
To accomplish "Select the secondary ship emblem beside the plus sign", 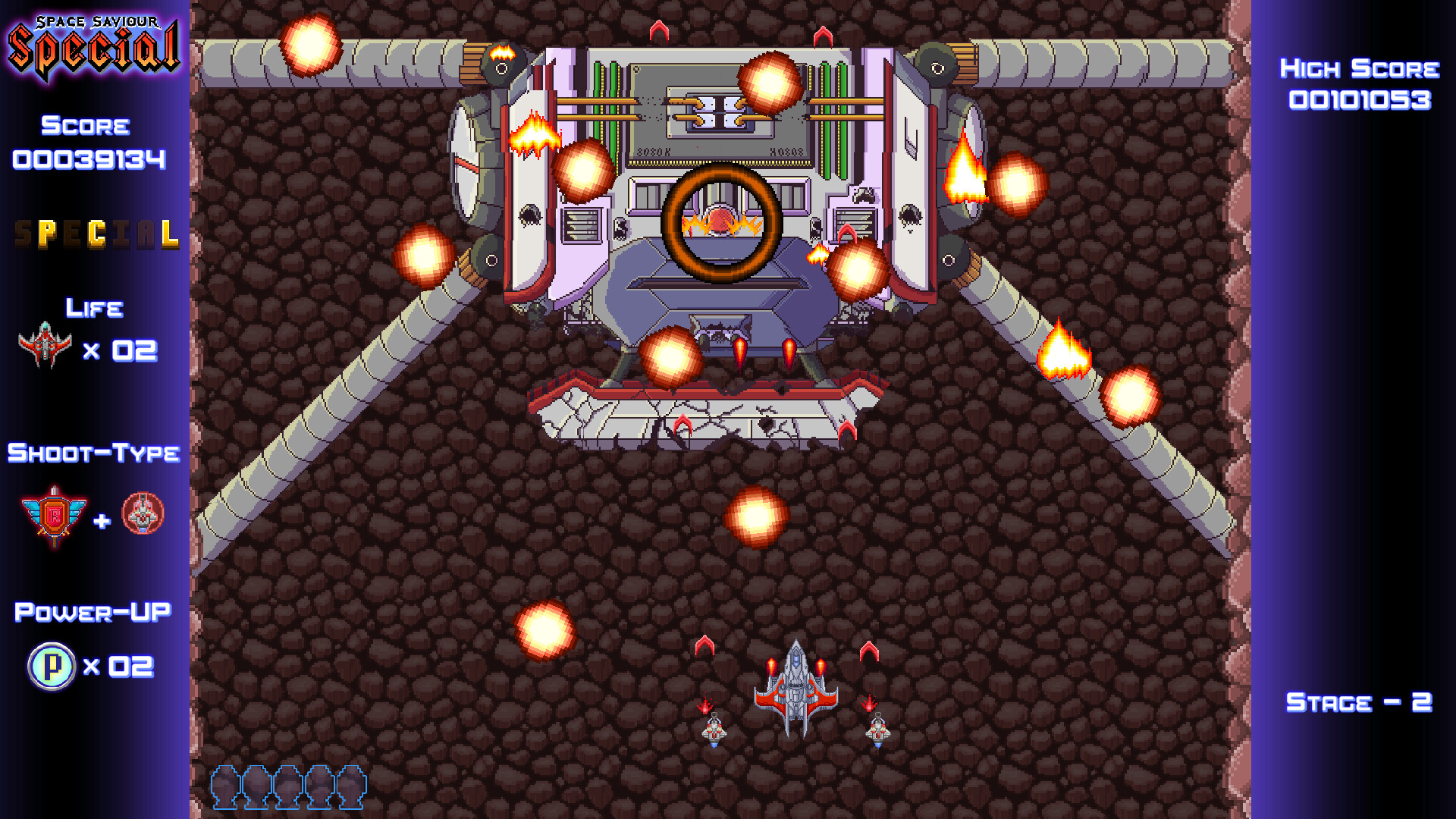I will [x=143, y=514].
